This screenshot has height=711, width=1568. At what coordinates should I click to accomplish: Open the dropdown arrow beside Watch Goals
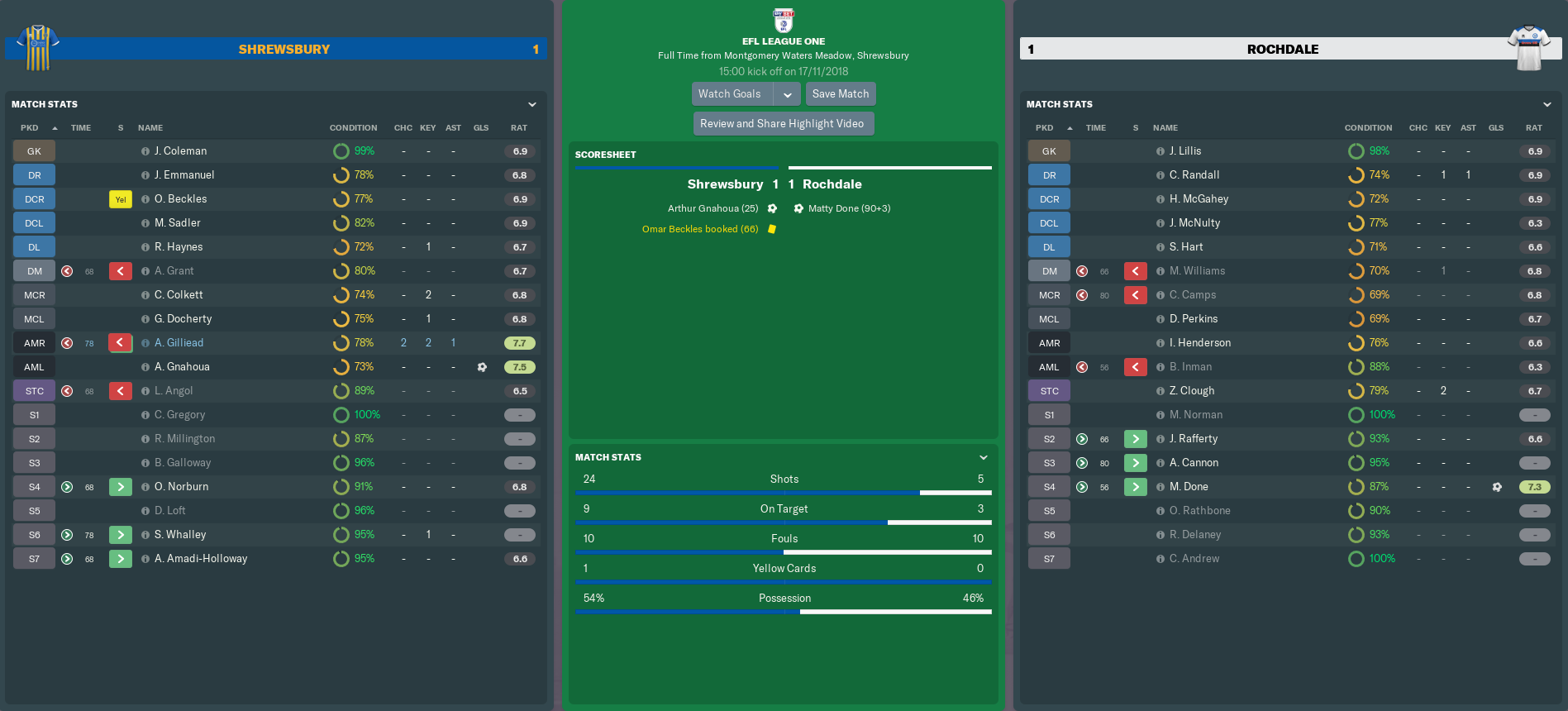point(788,94)
